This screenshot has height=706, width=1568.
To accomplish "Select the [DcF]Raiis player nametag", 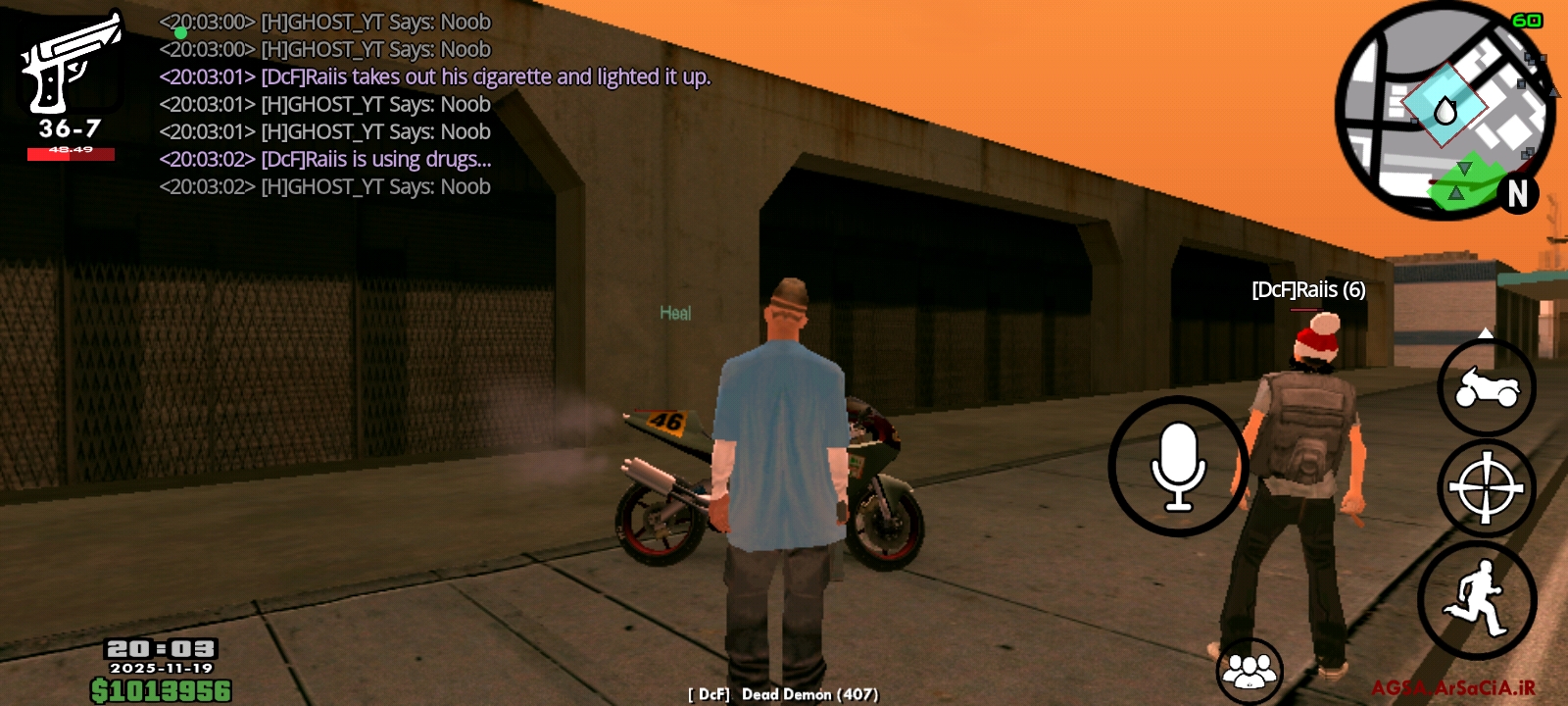I will pos(1309,290).
